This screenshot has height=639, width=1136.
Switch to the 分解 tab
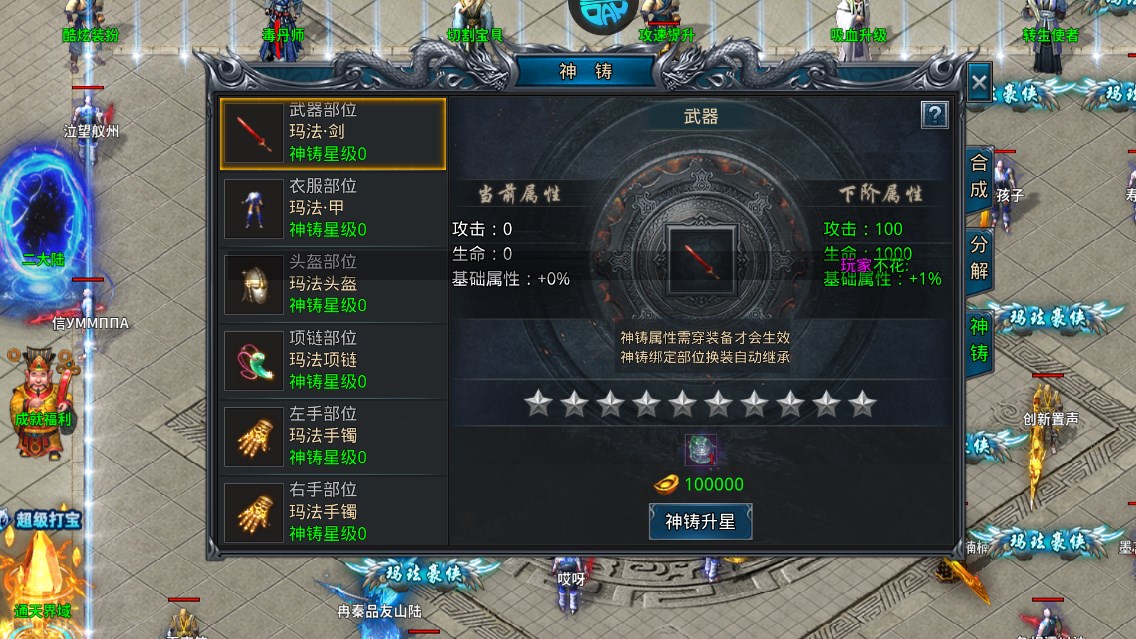point(978,258)
